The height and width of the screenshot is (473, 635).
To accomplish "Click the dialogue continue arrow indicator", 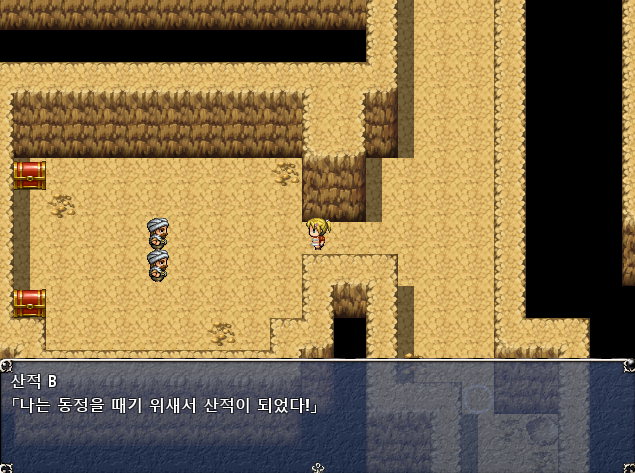I will [318, 467].
